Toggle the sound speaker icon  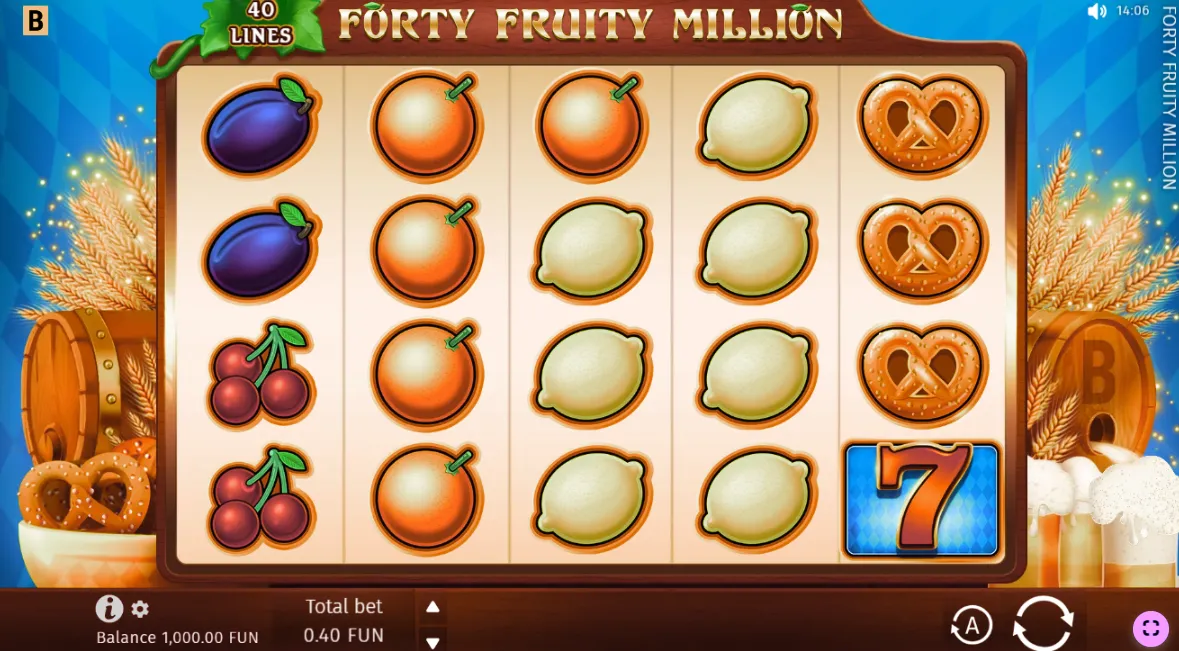pyautogui.click(x=1097, y=11)
